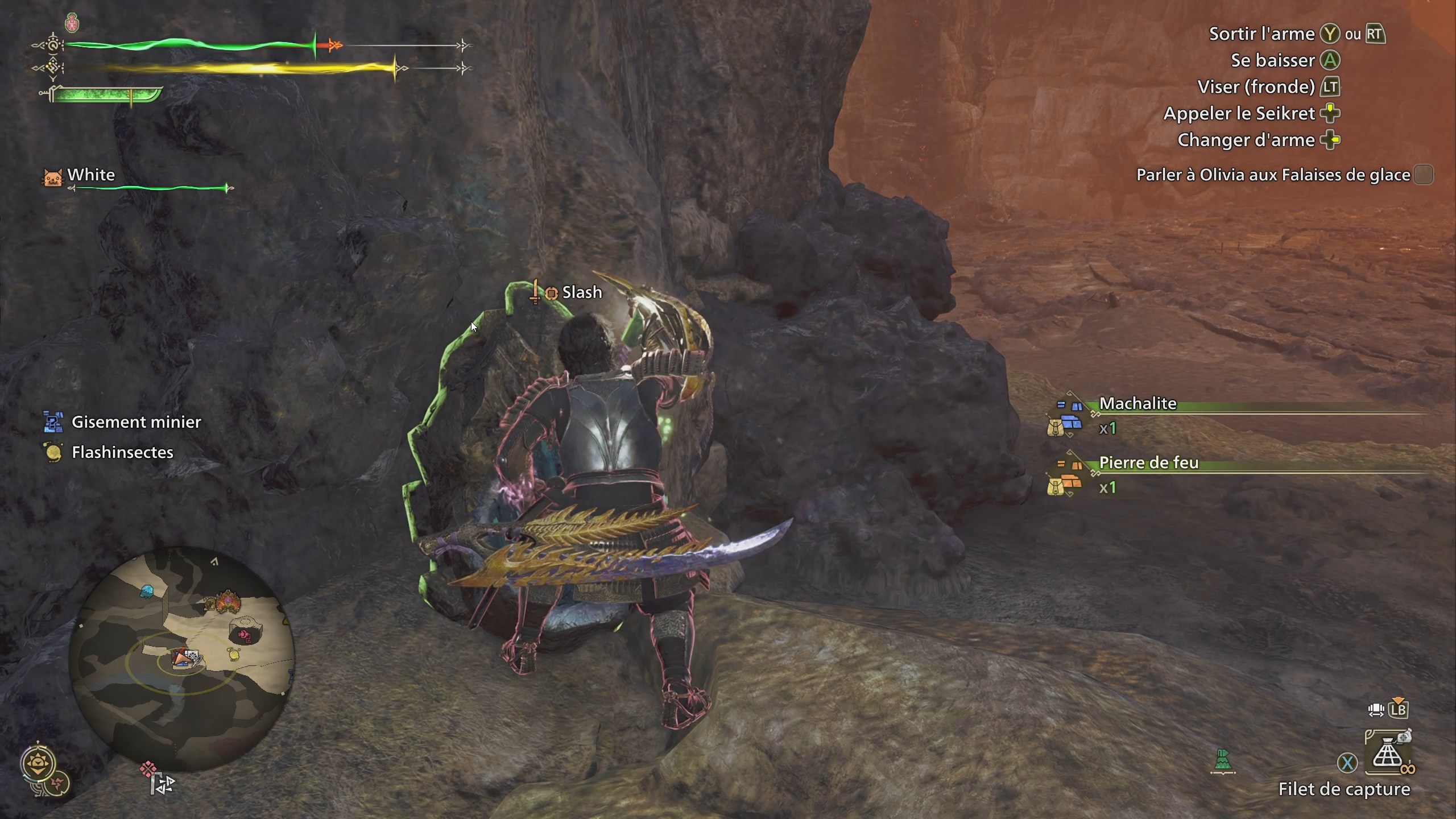Click the Y button prompt for Sortir l'arme
This screenshot has width=1456, height=819.
(x=1329, y=34)
